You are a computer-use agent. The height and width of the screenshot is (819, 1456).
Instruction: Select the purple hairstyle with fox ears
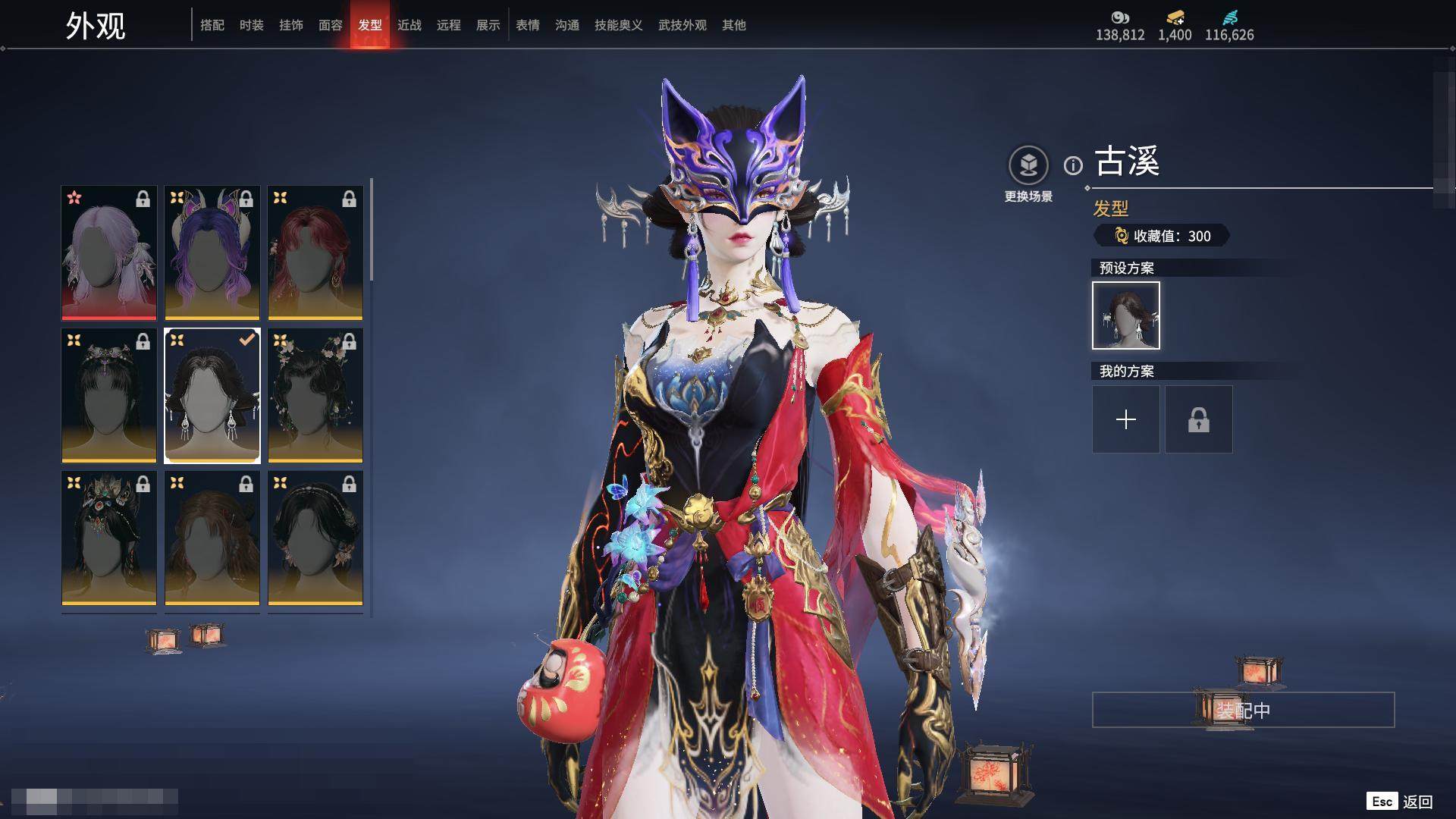point(212,253)
